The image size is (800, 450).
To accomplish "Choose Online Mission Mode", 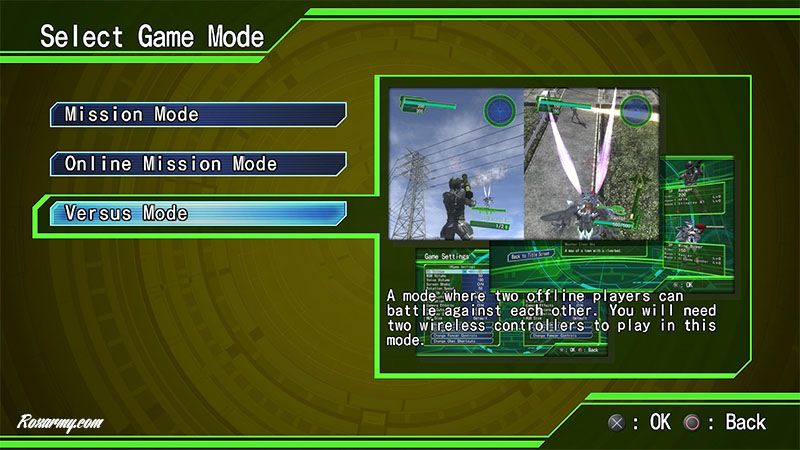I will [x=198, y=163].
